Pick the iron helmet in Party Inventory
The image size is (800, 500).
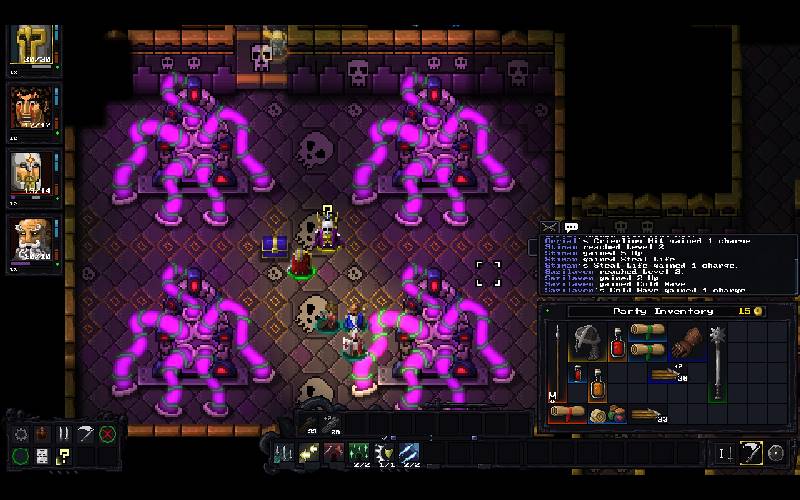point(585,345)
